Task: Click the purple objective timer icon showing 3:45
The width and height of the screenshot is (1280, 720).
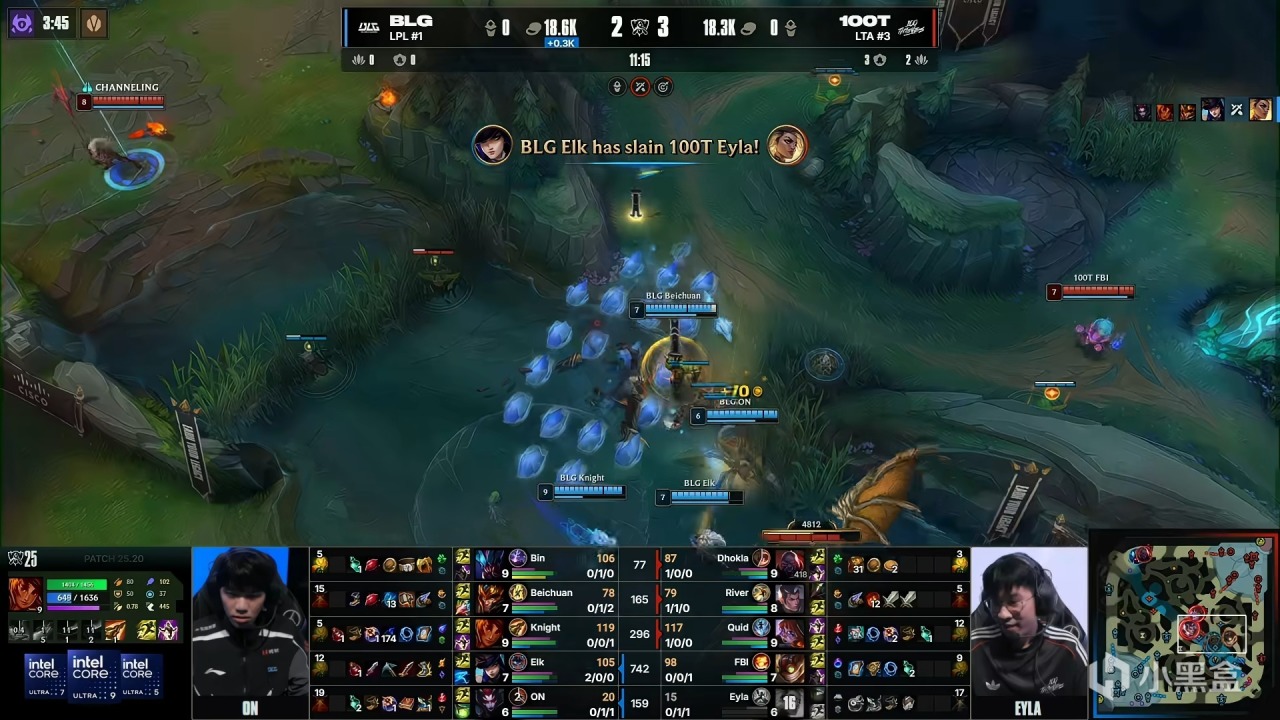Action: pyautogui.click(x=21, y=22)
